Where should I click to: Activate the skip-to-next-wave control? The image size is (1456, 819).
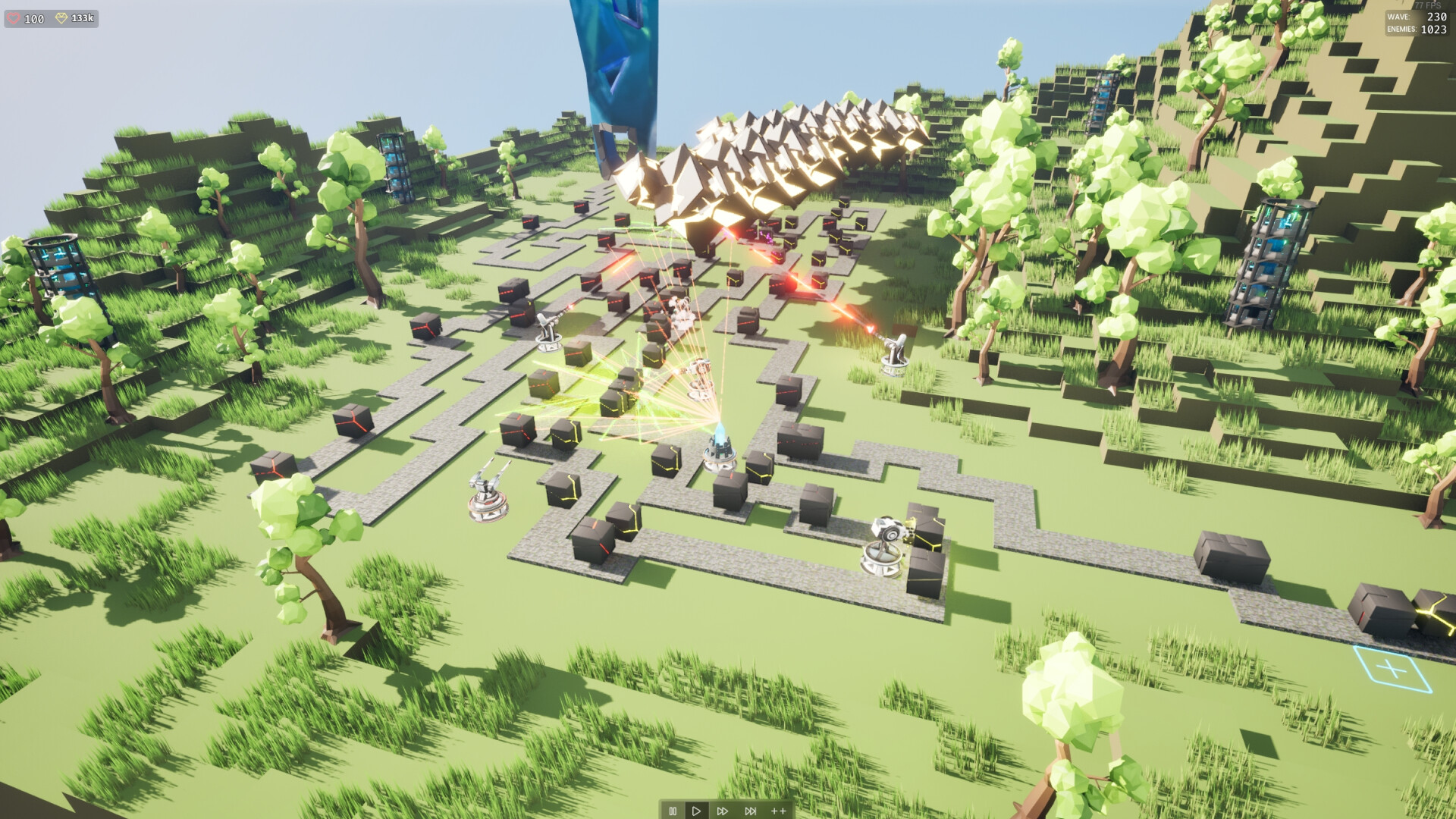point(750,810)
